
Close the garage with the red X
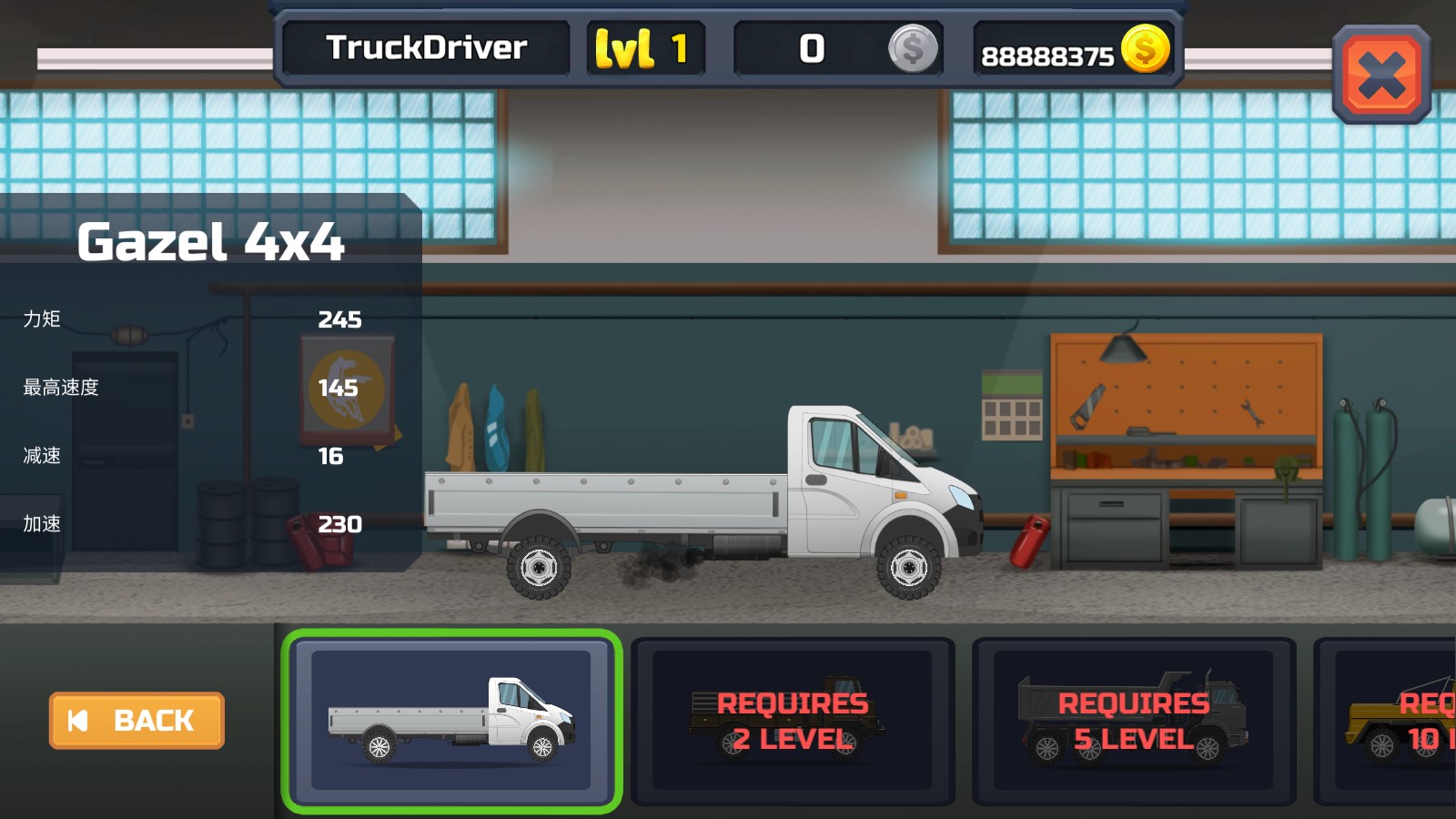[1380, 75]
